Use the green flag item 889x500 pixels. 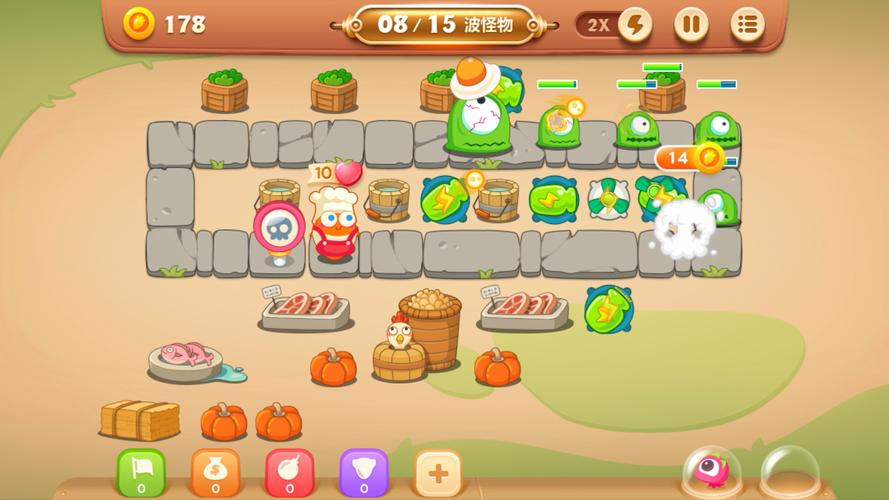141,472
